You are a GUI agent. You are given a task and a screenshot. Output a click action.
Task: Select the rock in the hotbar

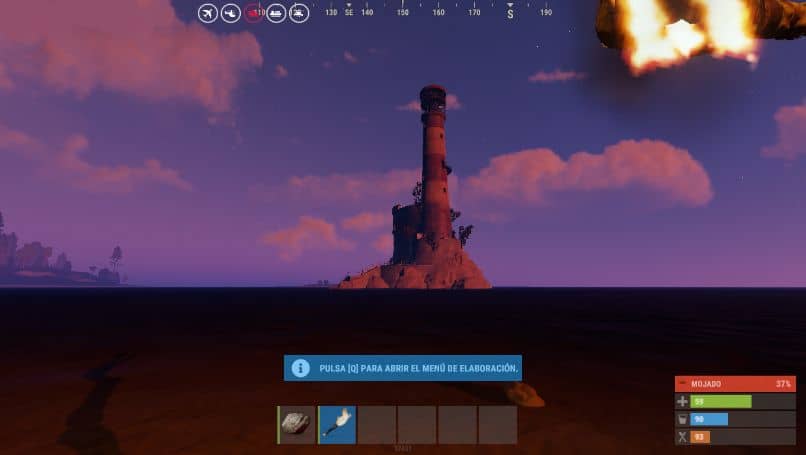click(x=297, y=424)
